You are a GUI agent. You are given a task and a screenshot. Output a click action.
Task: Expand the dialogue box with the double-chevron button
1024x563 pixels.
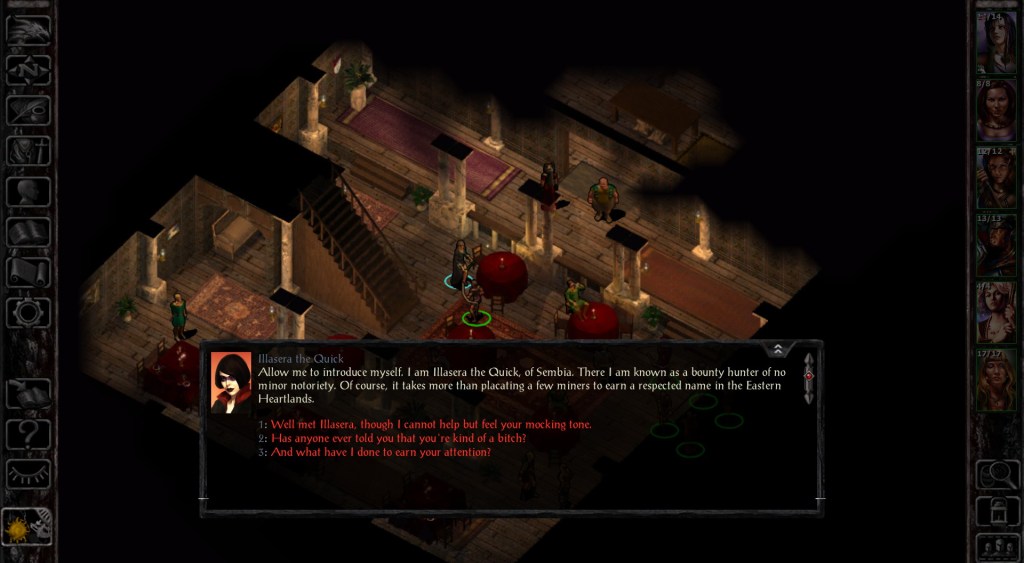click(778, 349)
